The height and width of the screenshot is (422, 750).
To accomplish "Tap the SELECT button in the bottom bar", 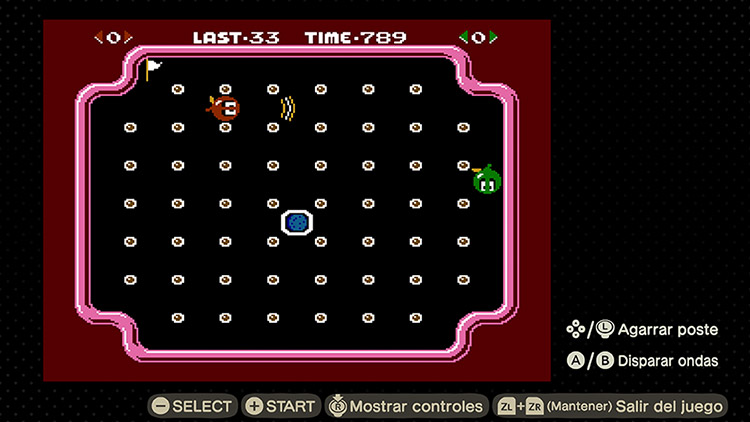I will click(x=192, y=406).
